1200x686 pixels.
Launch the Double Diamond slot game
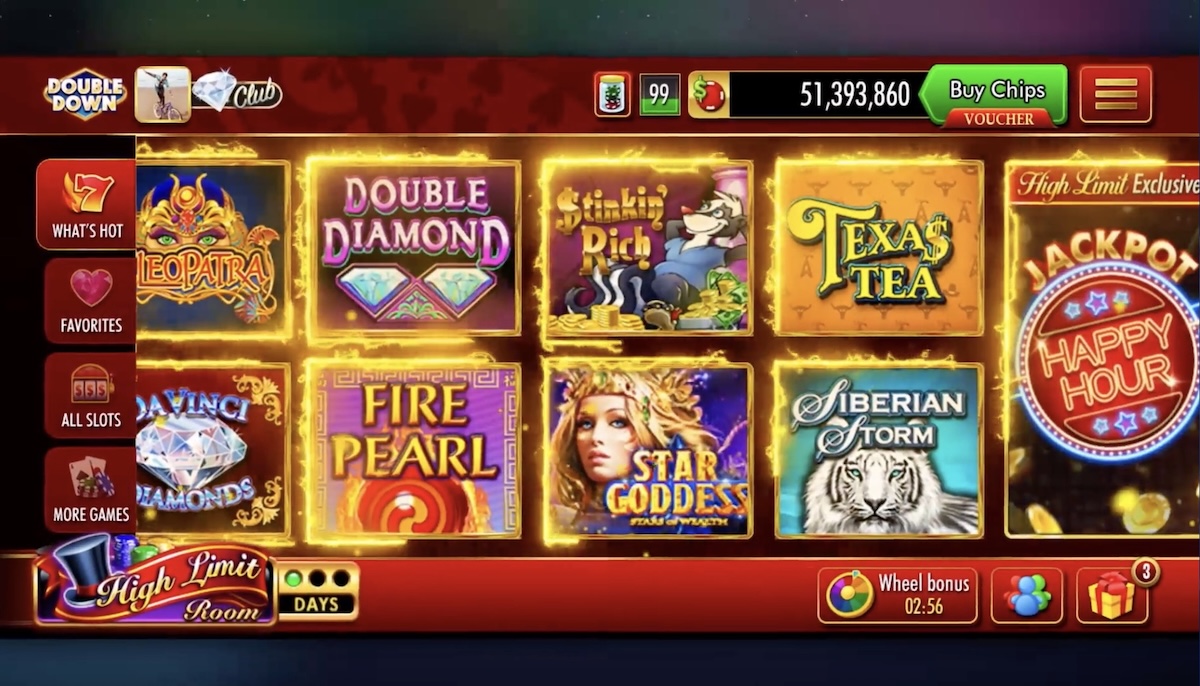point(413,247)
